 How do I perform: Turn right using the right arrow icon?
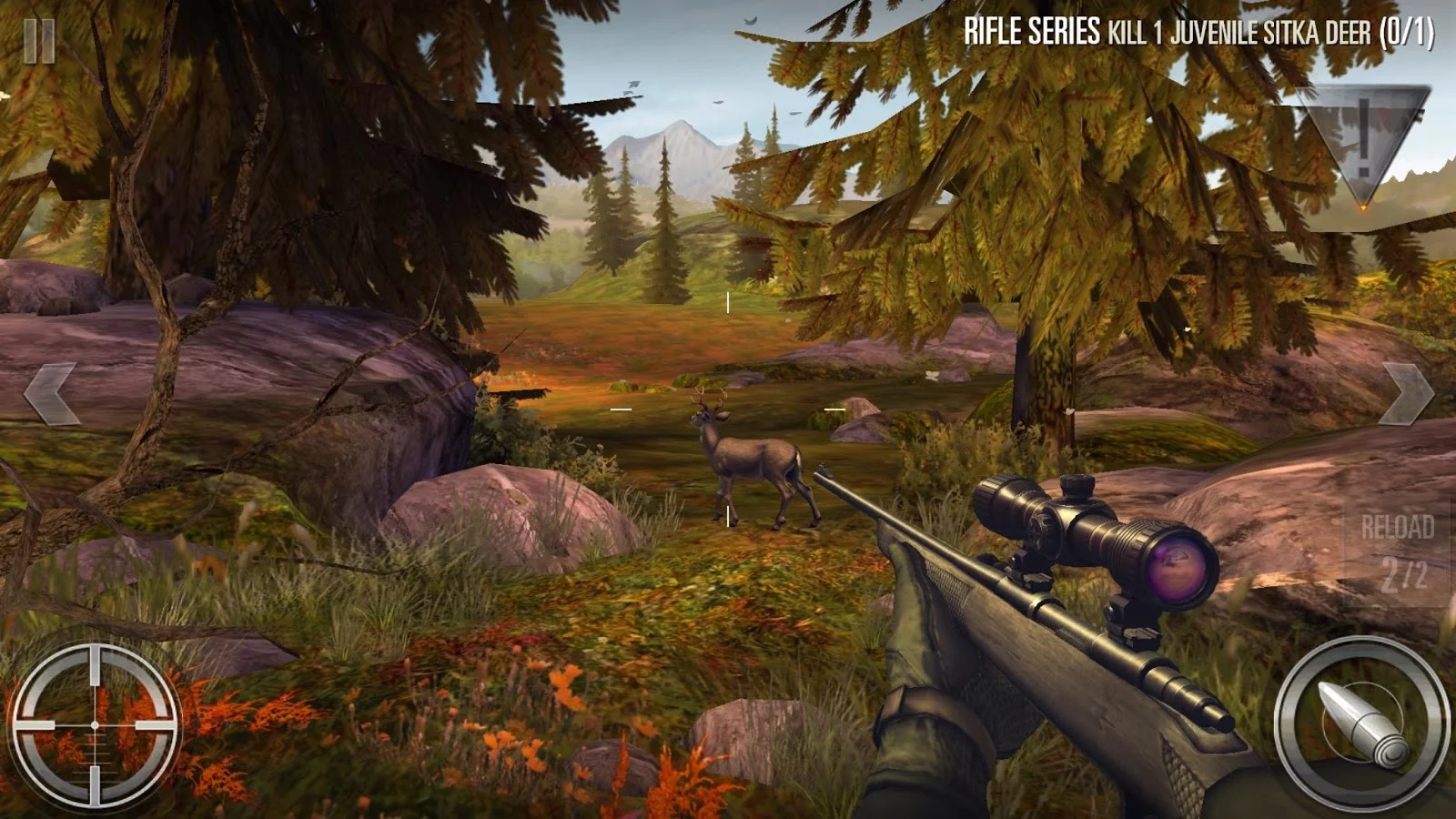tap(1406, 391)
